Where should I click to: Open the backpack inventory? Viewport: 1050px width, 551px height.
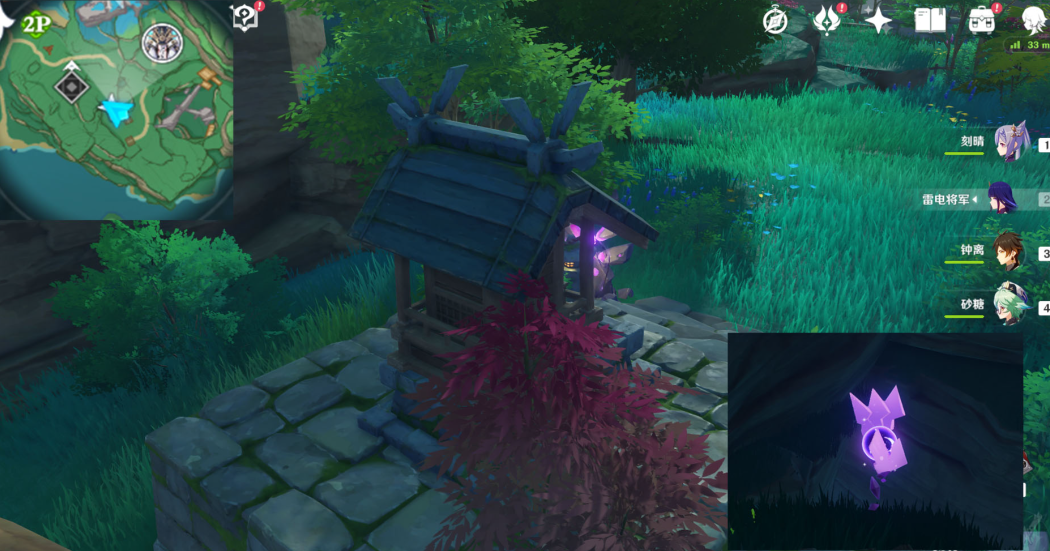(x=982, y=20)
